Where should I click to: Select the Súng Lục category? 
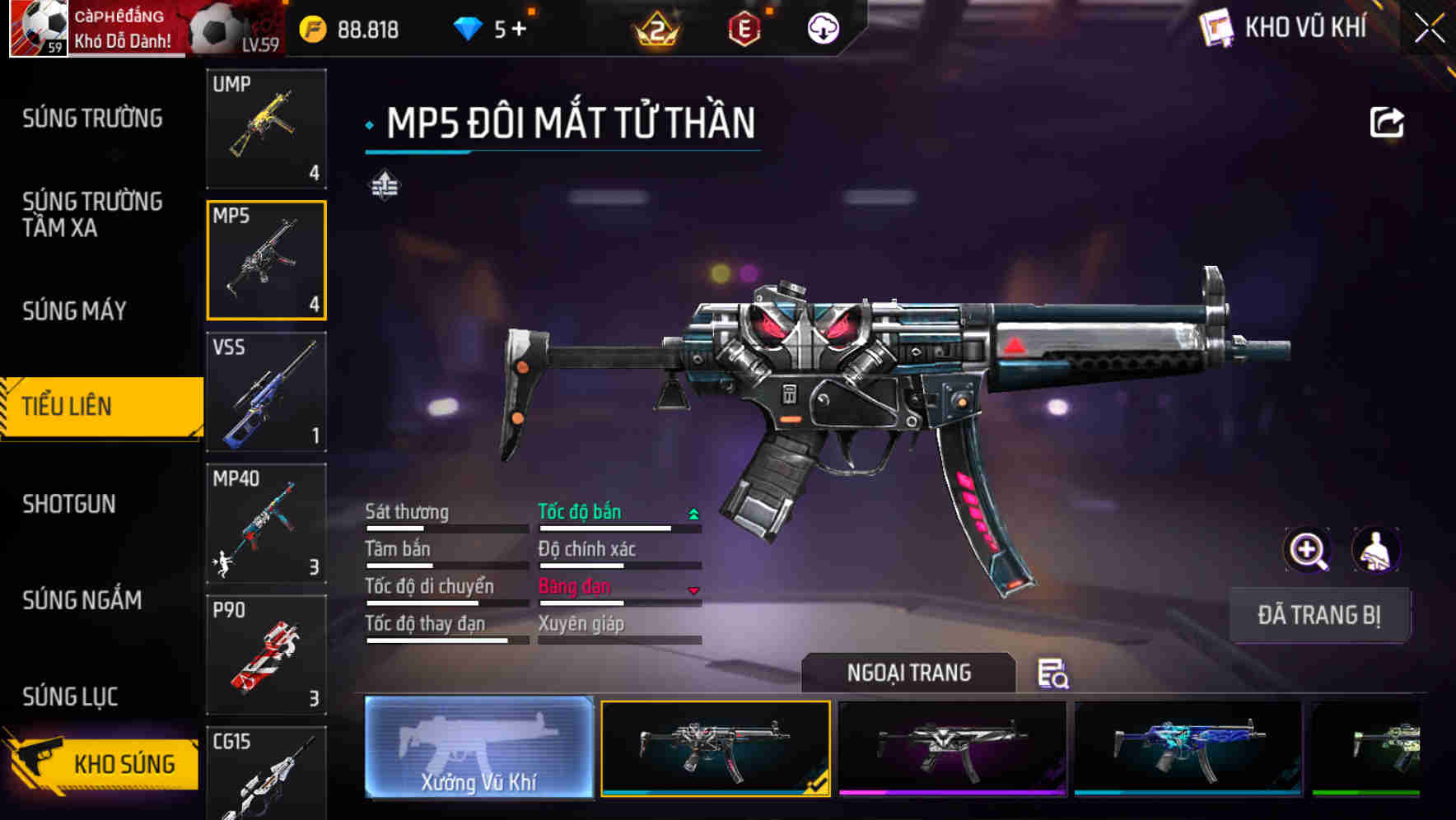coord(70,697)
